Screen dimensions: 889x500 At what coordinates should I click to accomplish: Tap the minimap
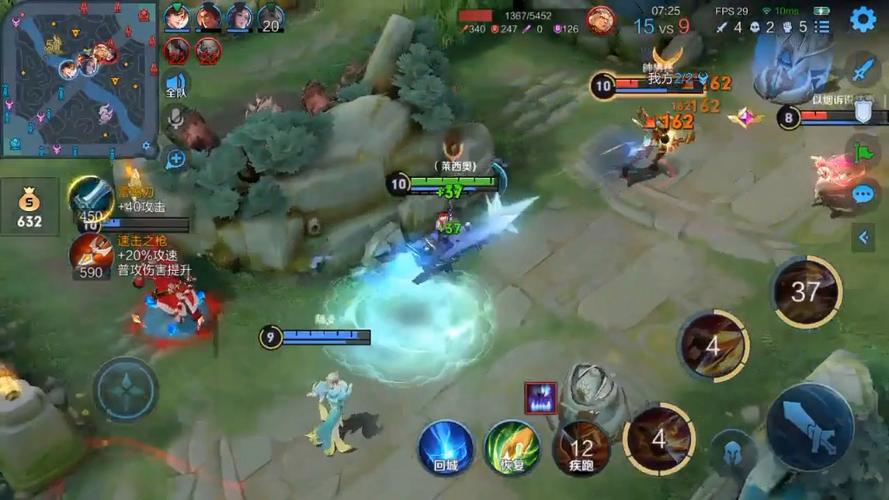[78, 78]
